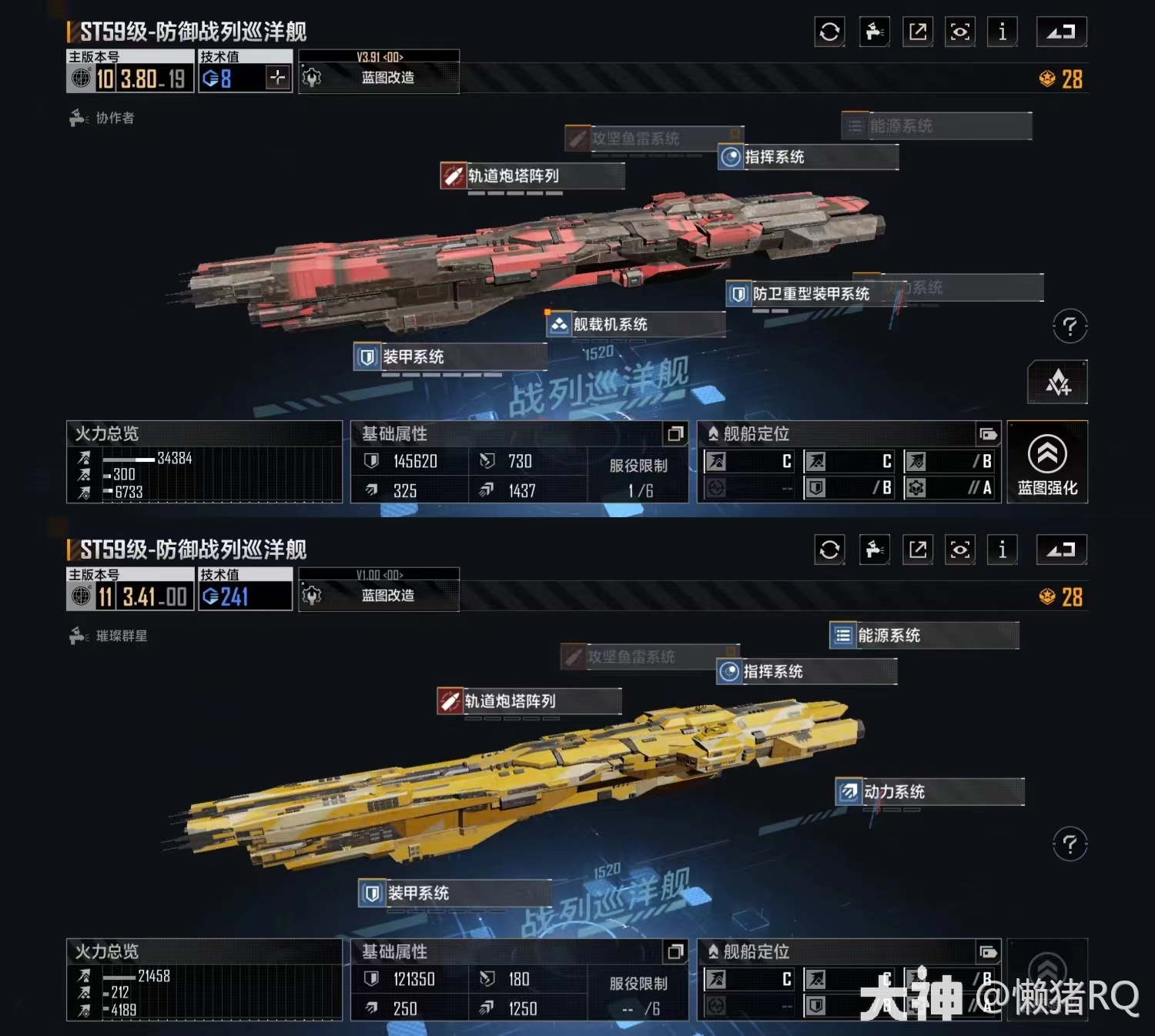Click the shield positioning toggle showing /B grade

coord(848,488)
